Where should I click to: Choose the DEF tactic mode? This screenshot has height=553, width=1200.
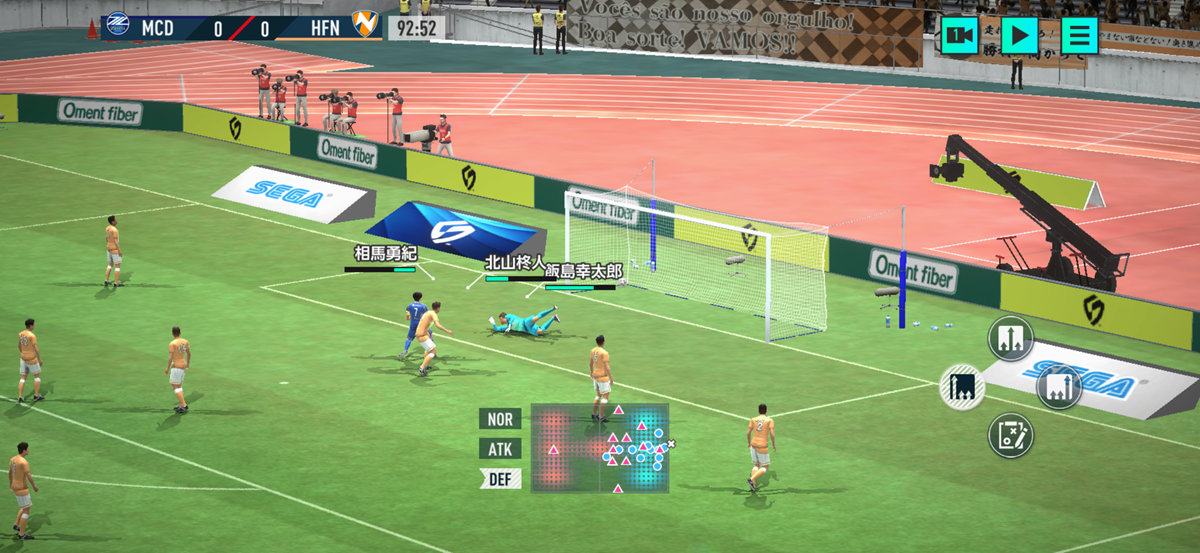[x=500, y=479]
